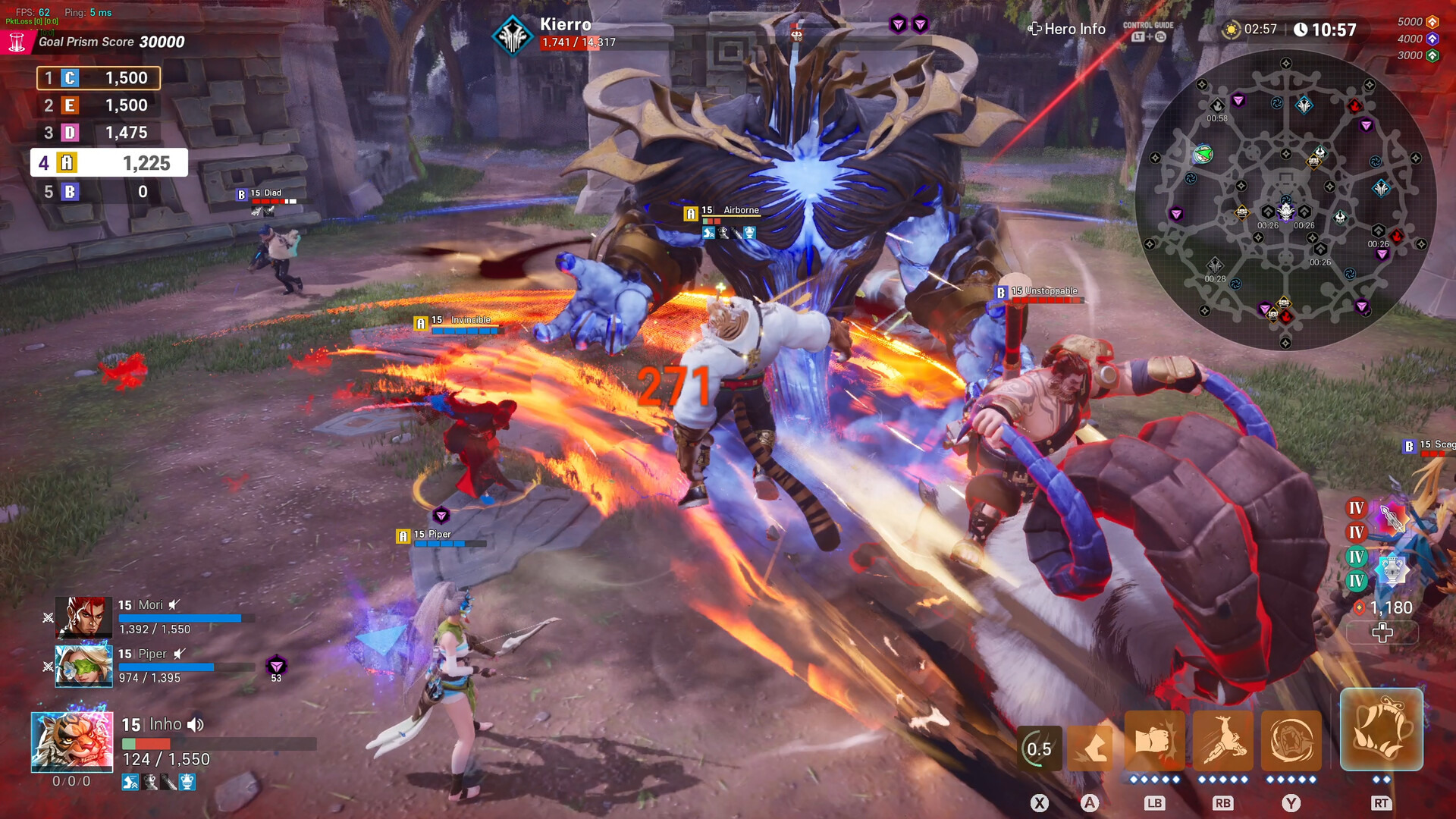
Task: Click the purple prism icon showing 53 beside Piper
Action: click(276, 664)
